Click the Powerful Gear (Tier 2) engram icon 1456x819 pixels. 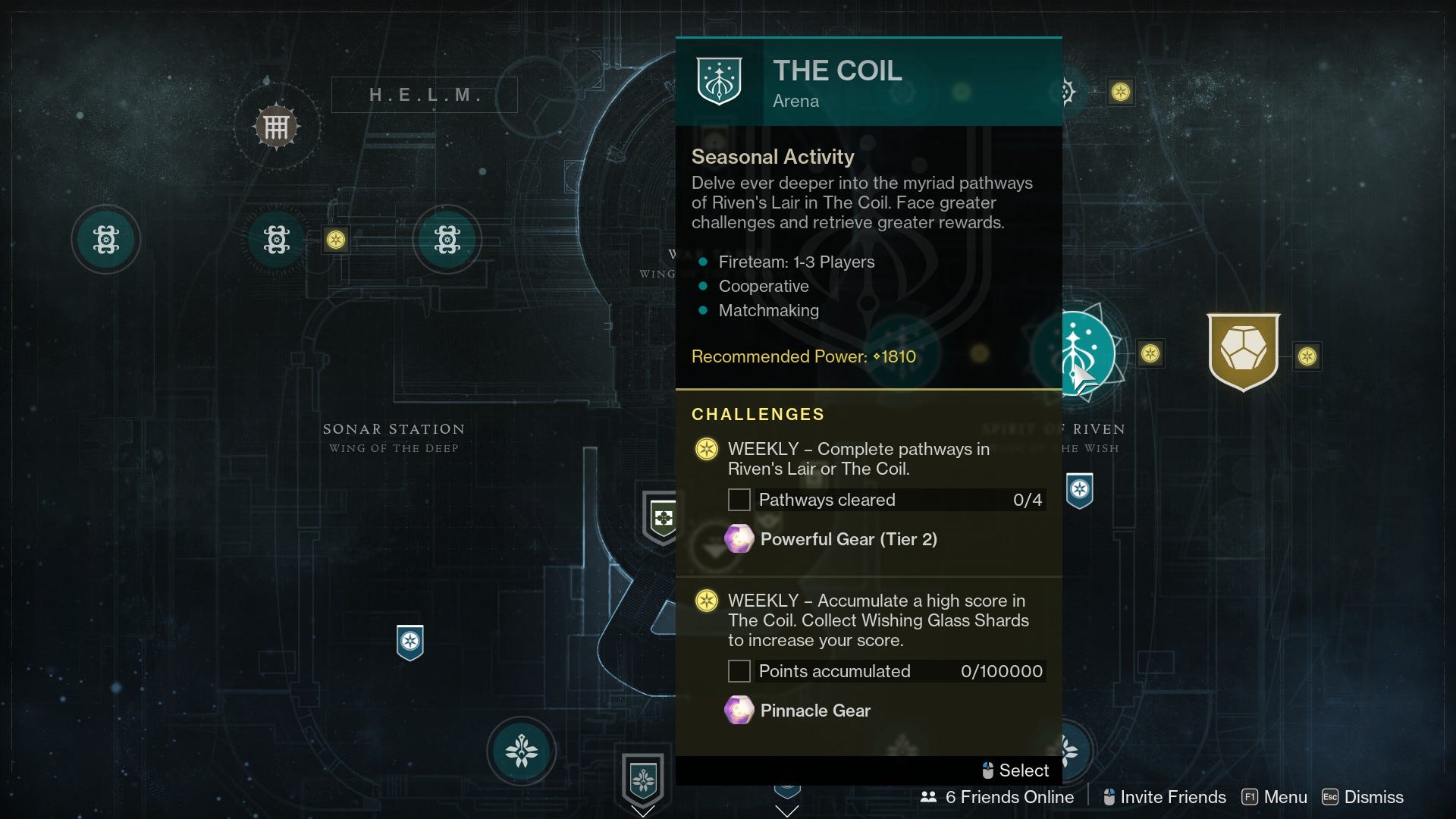739,539
